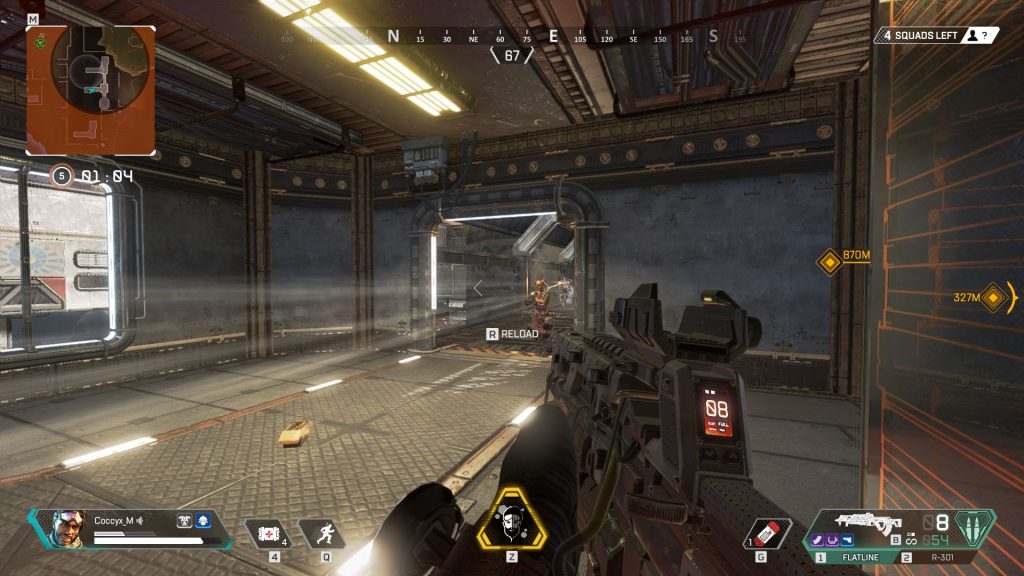Viewport: 1024px width, 576px height.
Task: Select the med kit health item slot
Action: (268, 535)
